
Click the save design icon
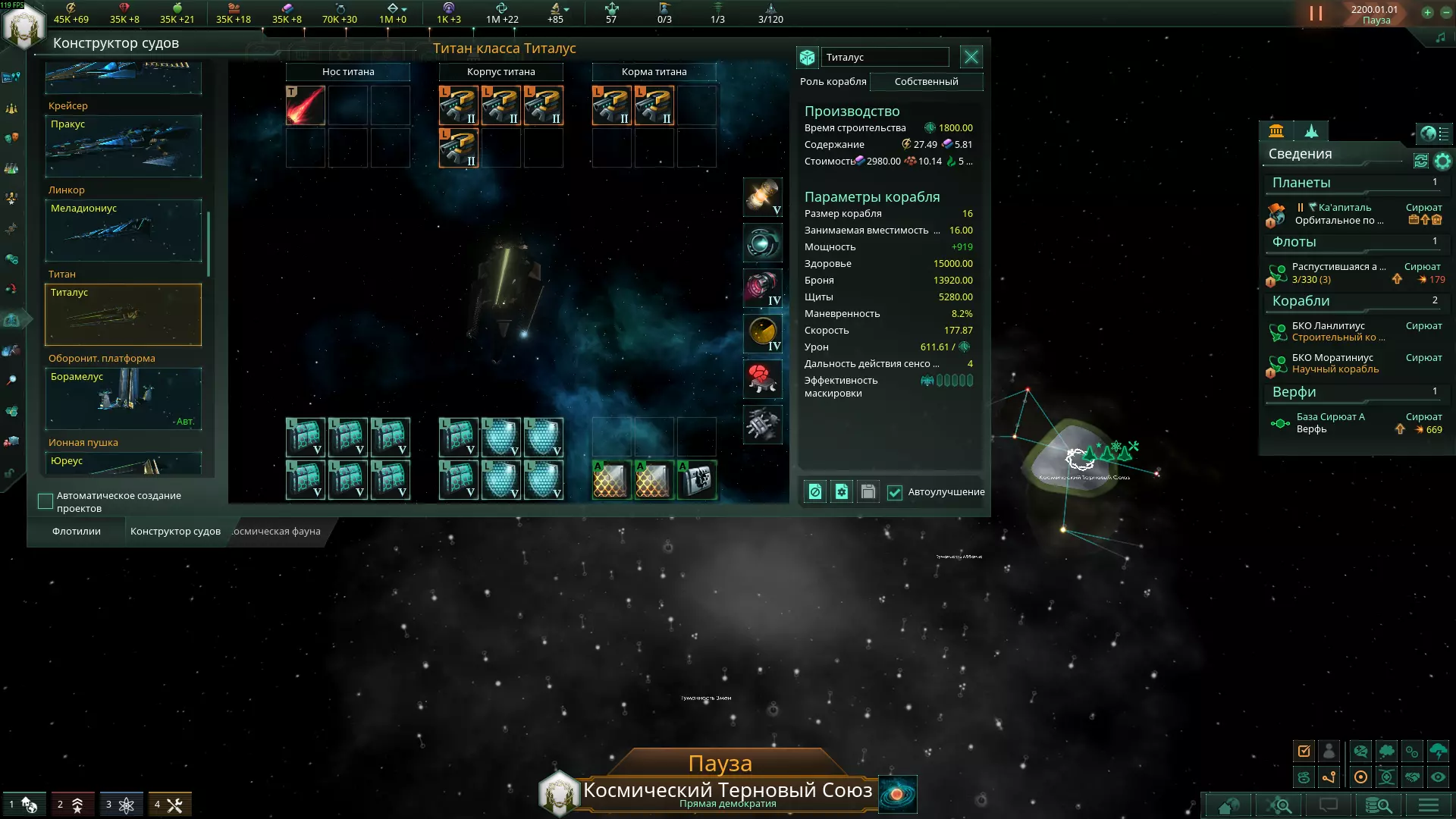click(868, 492)
